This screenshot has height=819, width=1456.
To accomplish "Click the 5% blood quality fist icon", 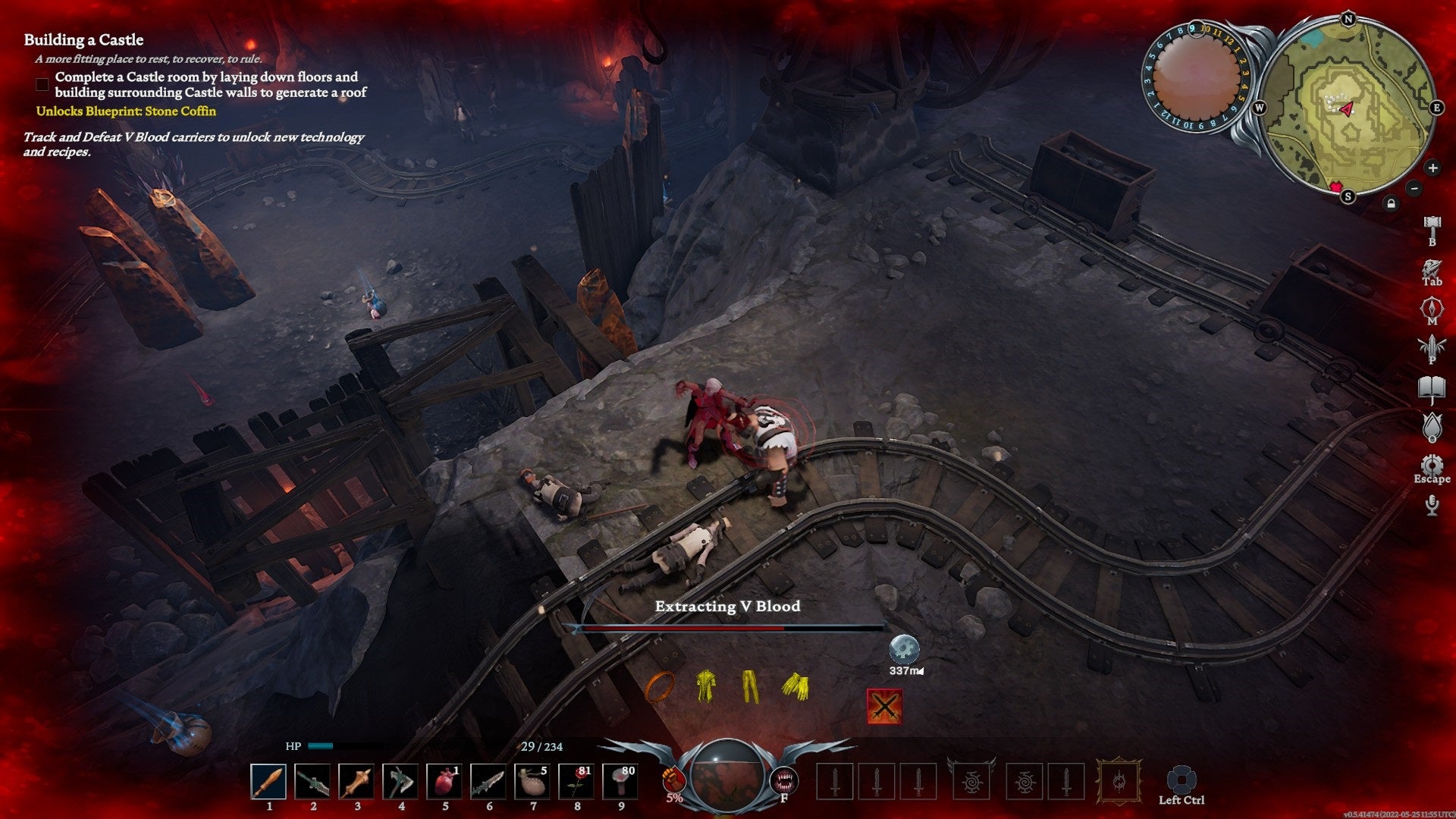I will pyautogui.click(x=674, y=780).
